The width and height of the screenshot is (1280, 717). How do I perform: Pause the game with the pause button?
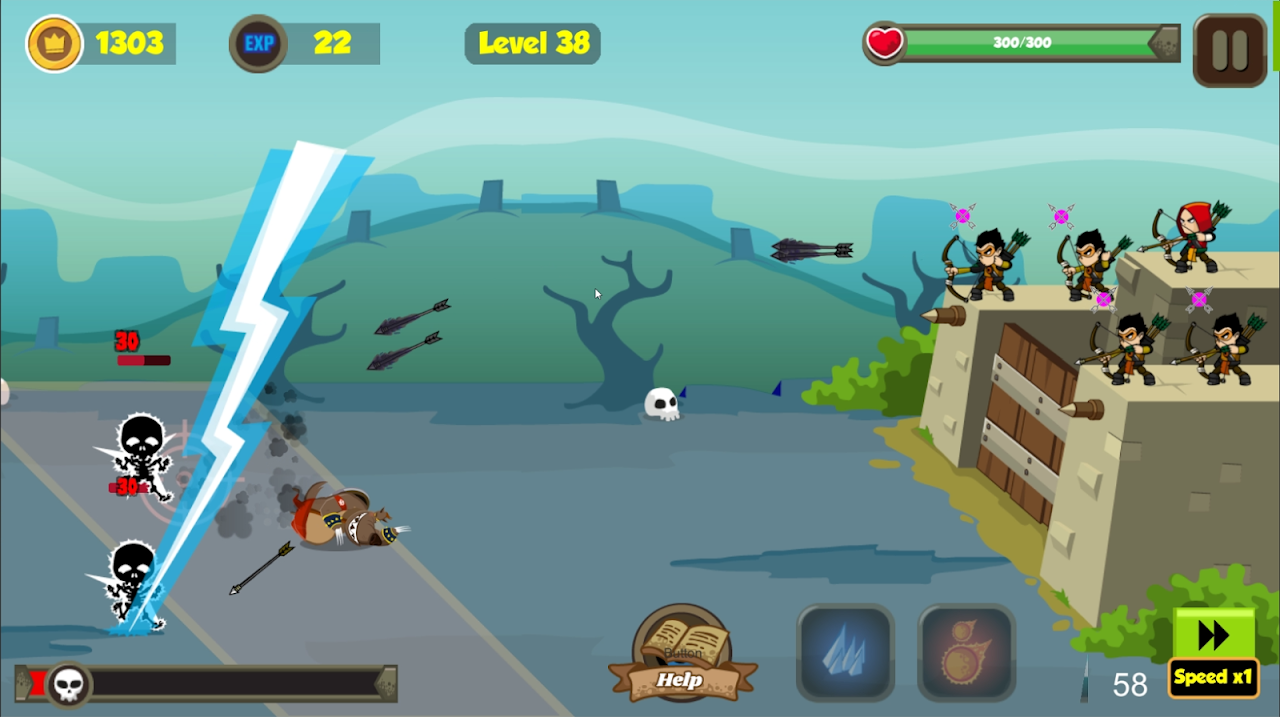tap(1229, 50)
